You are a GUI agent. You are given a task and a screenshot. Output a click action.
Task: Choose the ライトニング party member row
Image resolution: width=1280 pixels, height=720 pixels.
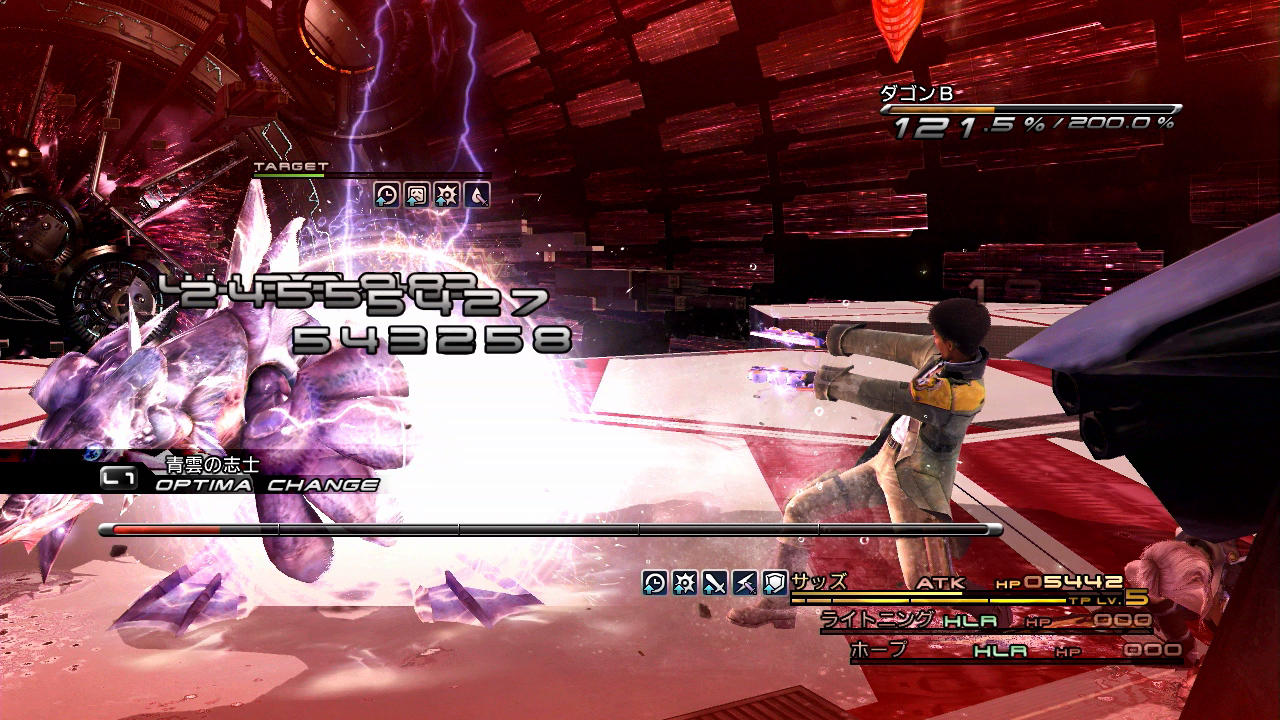(985, 622)
